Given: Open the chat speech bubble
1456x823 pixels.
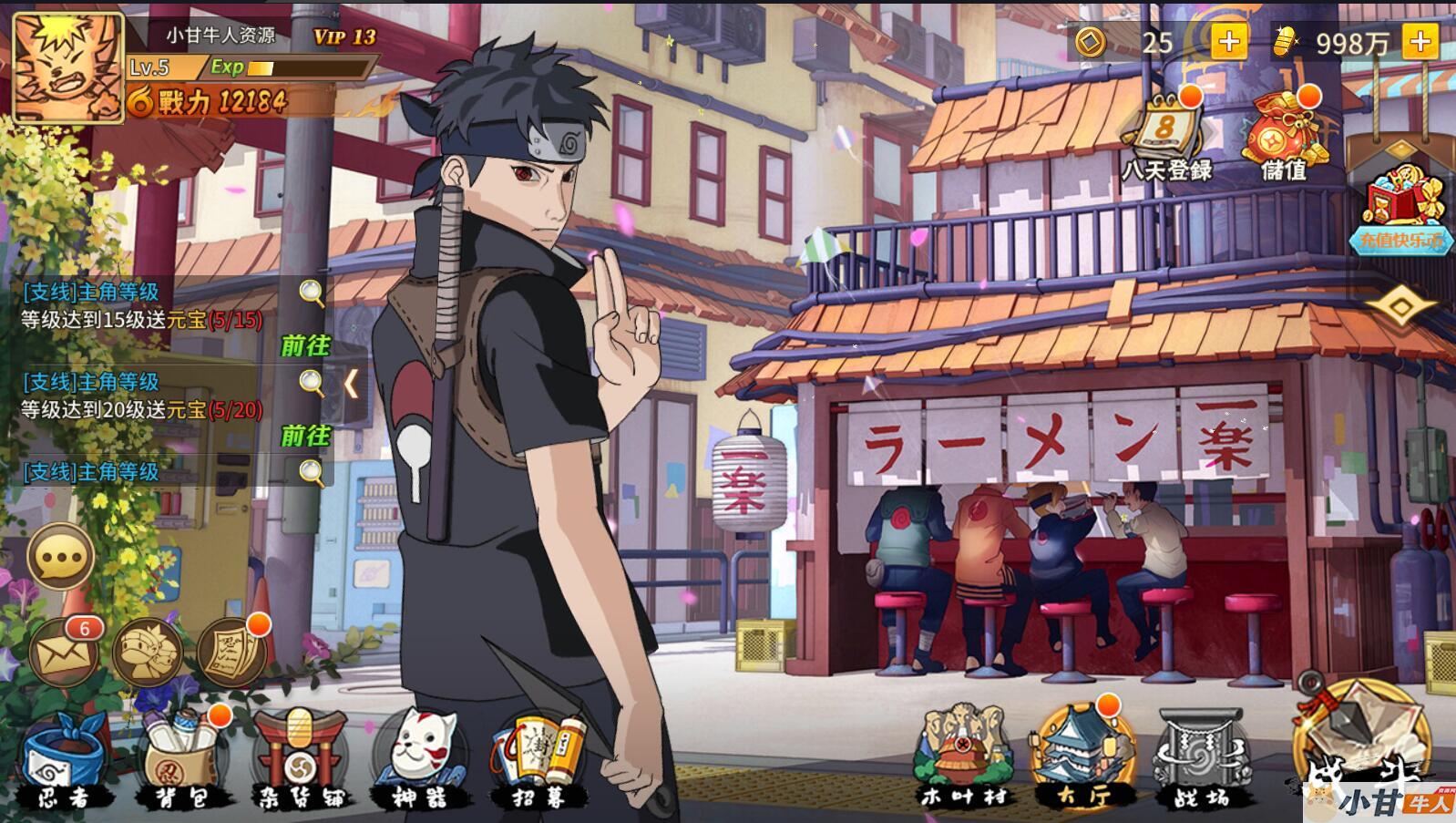Looking at the screenshot, I should [x=60, y=557].
